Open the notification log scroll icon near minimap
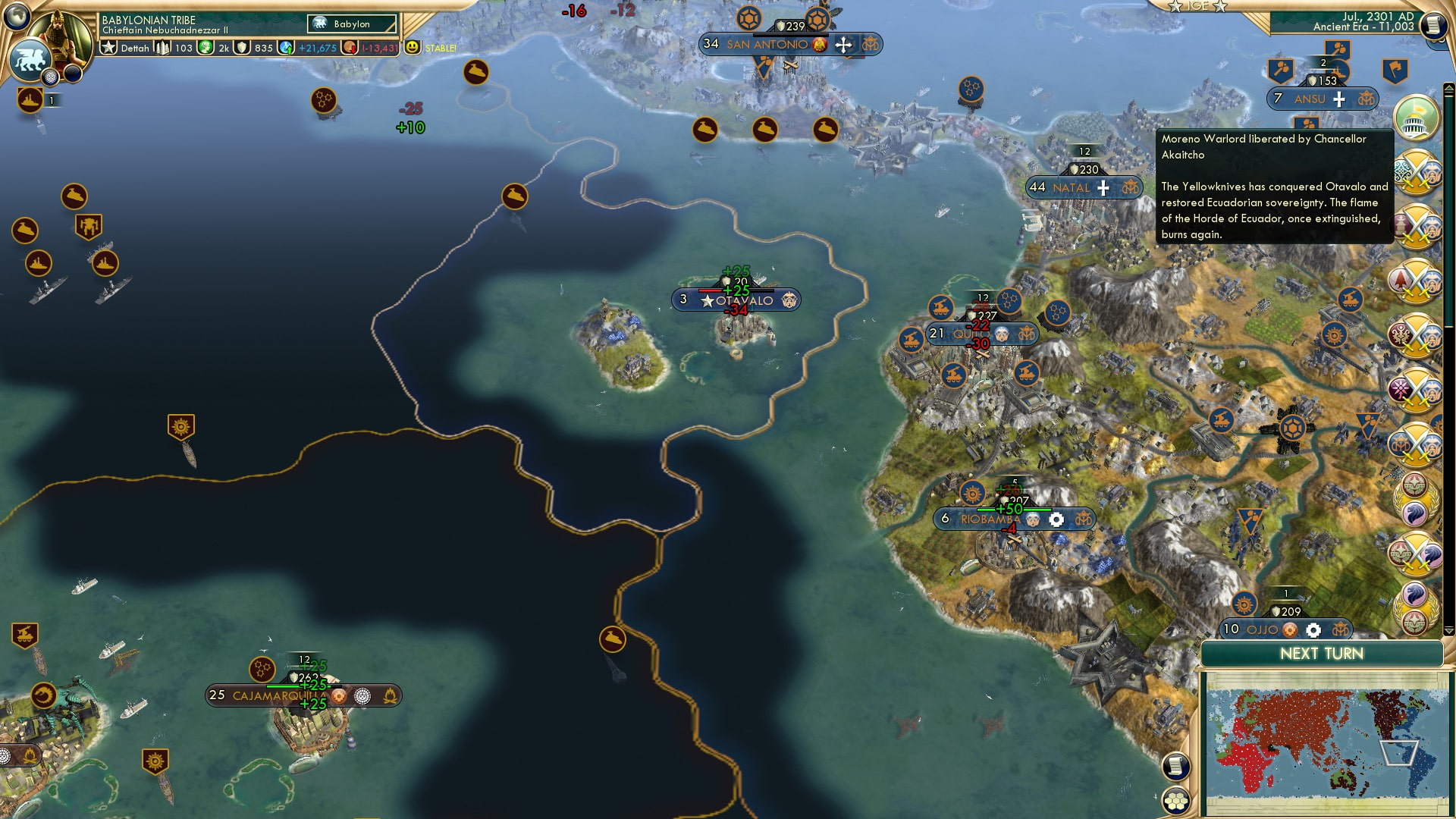Viewport: 1456px width, 819px height. tap(1175, 764)
